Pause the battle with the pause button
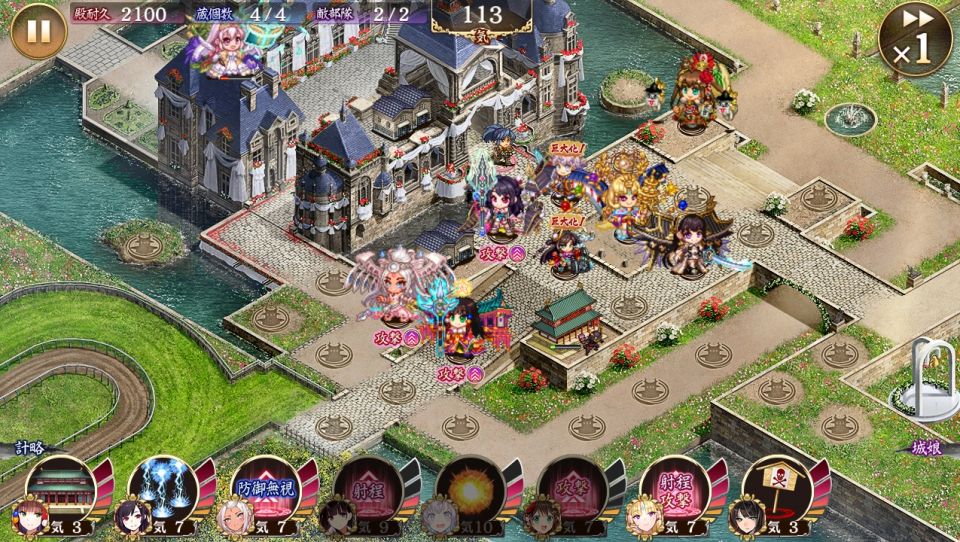Image resolution: width=960 pixels, height=542 pixels. click(x=38, y=30)
